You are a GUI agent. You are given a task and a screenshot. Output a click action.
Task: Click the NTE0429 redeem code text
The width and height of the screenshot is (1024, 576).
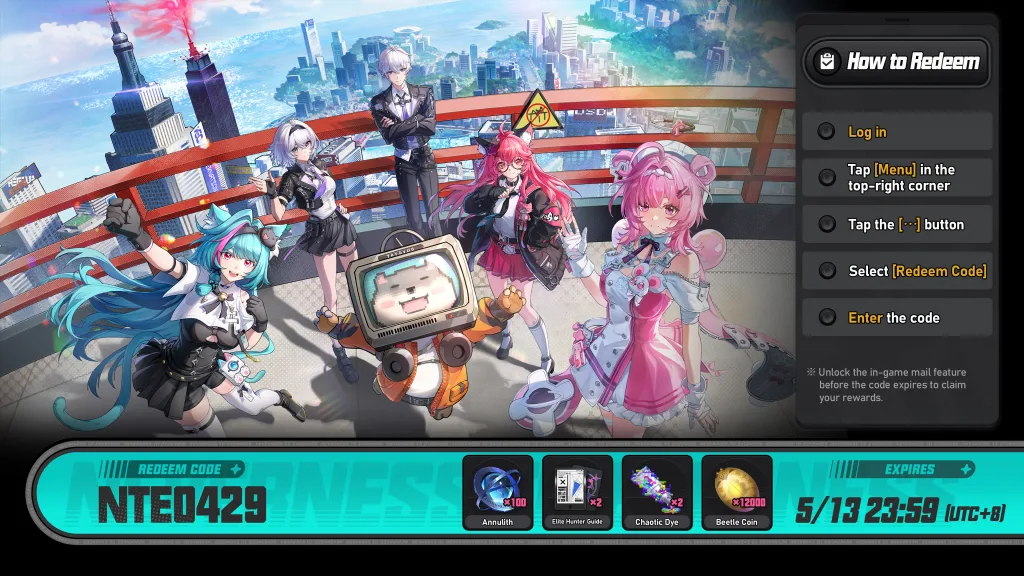[182, 506]
